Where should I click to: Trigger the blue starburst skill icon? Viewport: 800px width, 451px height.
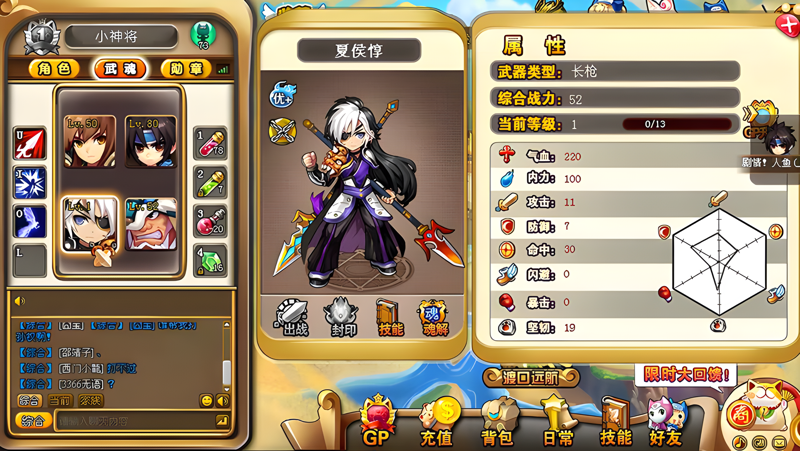(30, 183)
